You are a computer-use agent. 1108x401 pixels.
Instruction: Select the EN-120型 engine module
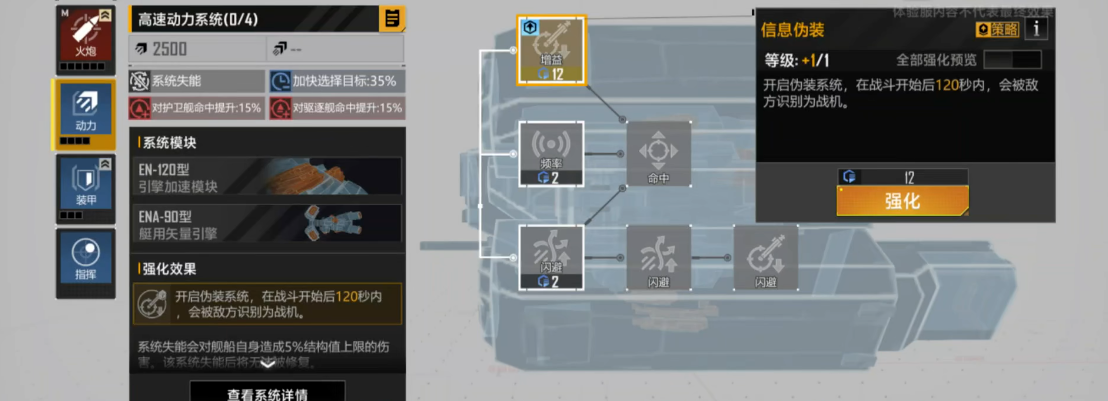pyautogui.click(x=266, y=176)
